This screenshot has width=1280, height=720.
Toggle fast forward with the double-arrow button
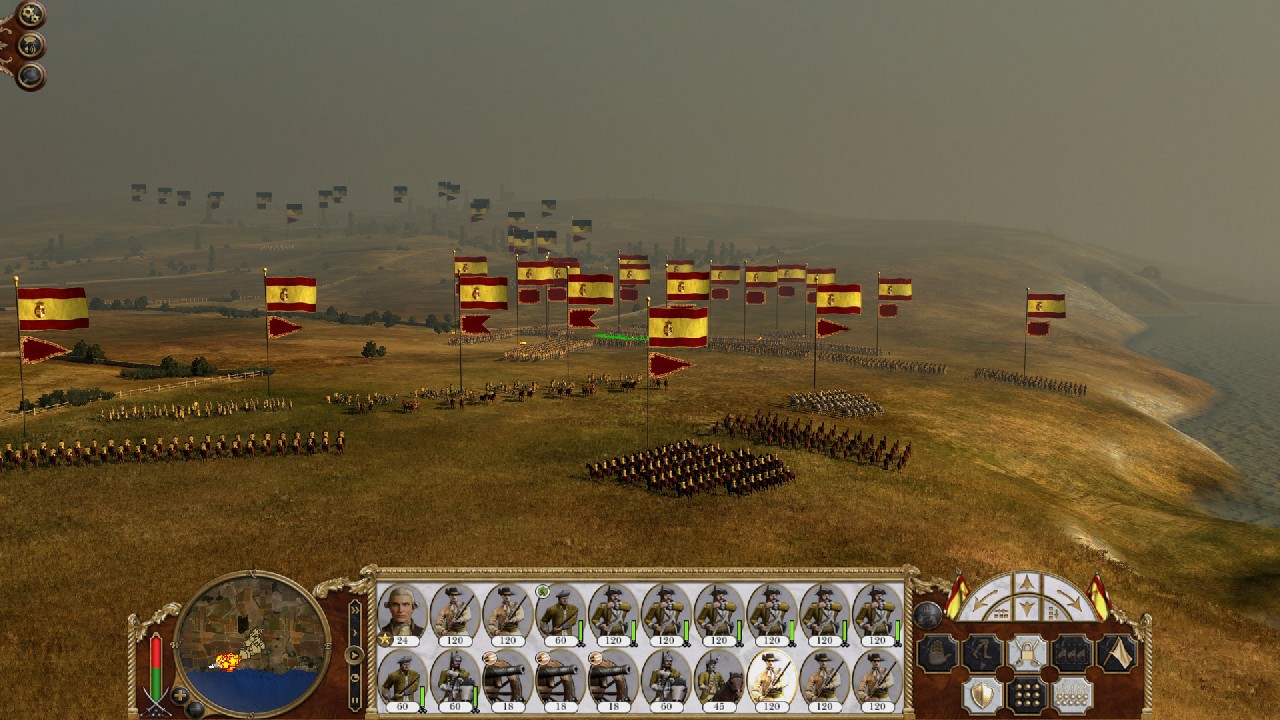[x=355, y=612]
